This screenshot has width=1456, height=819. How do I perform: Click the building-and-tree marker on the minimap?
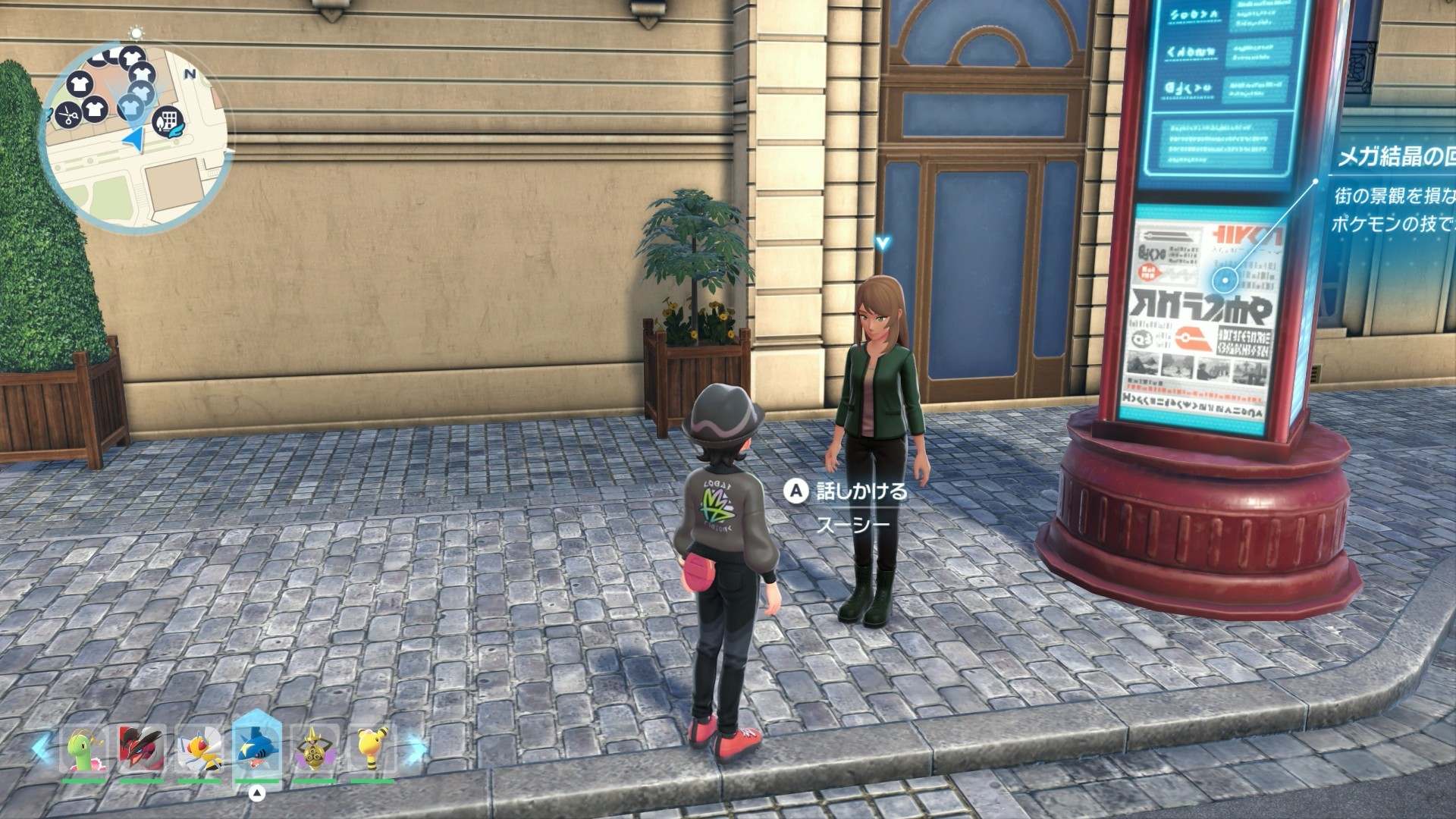(168, 121)
